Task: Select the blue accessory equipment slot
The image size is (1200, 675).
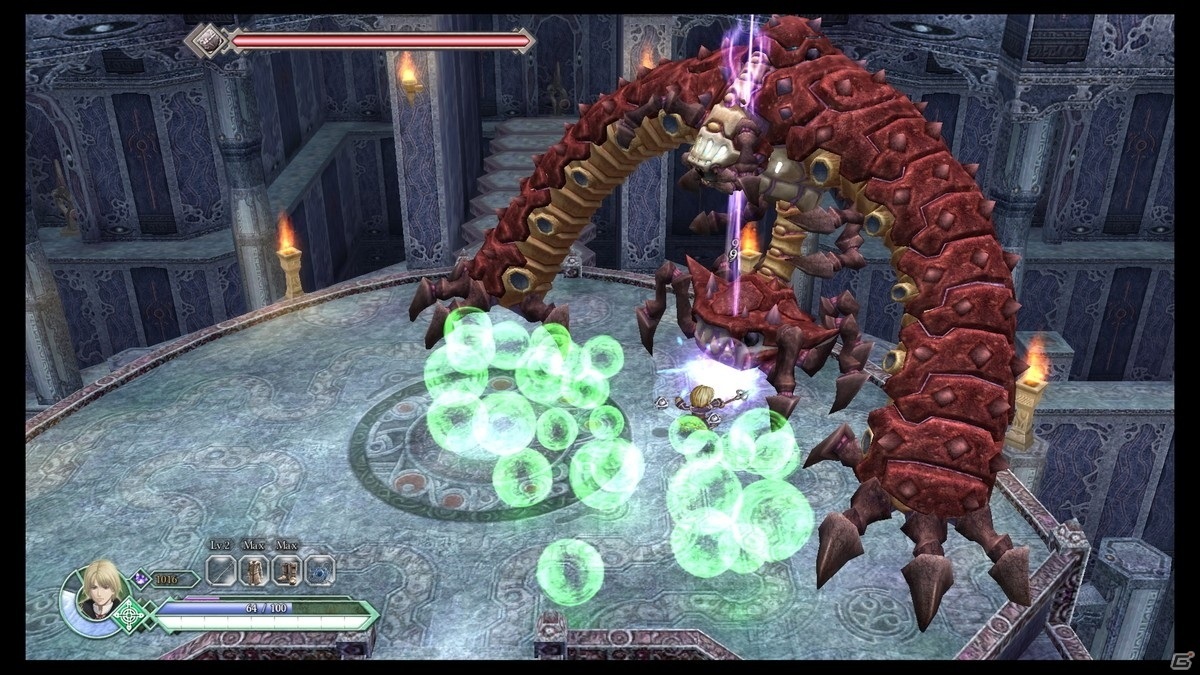Action: coord(319,572)
